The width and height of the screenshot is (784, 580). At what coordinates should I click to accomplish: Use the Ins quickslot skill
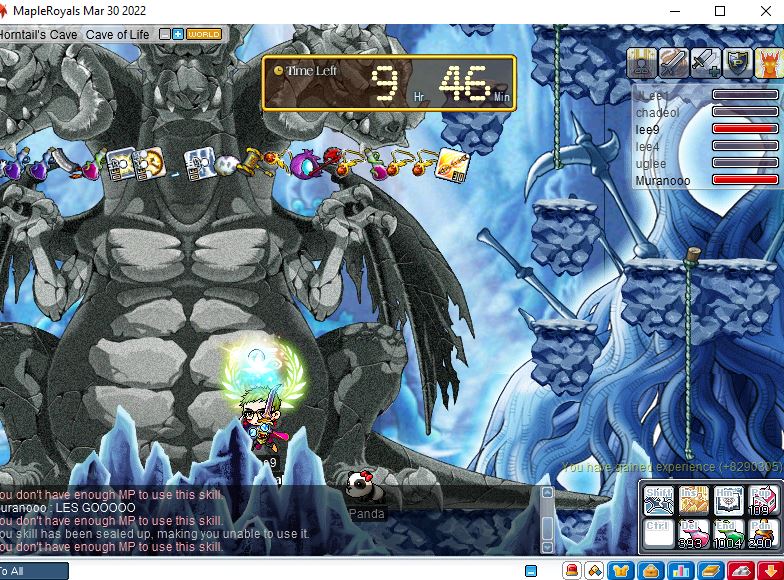pyautogui.click(x=694, y=498)
